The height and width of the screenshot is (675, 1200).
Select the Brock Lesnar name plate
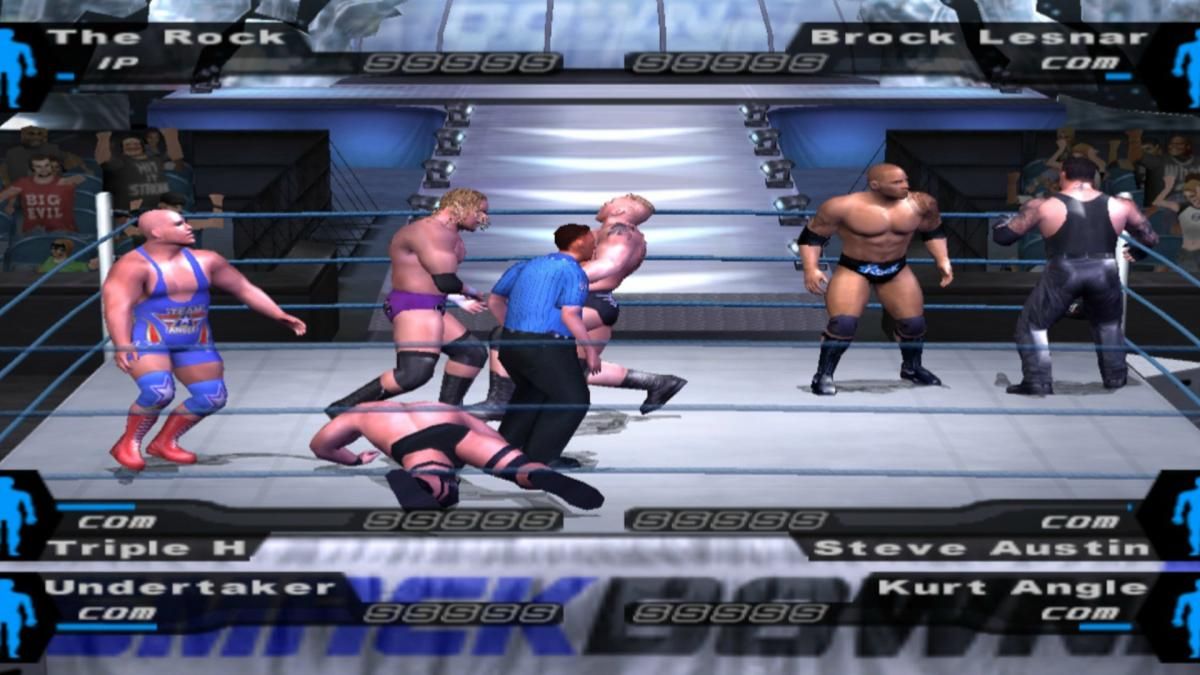(978, 38)
